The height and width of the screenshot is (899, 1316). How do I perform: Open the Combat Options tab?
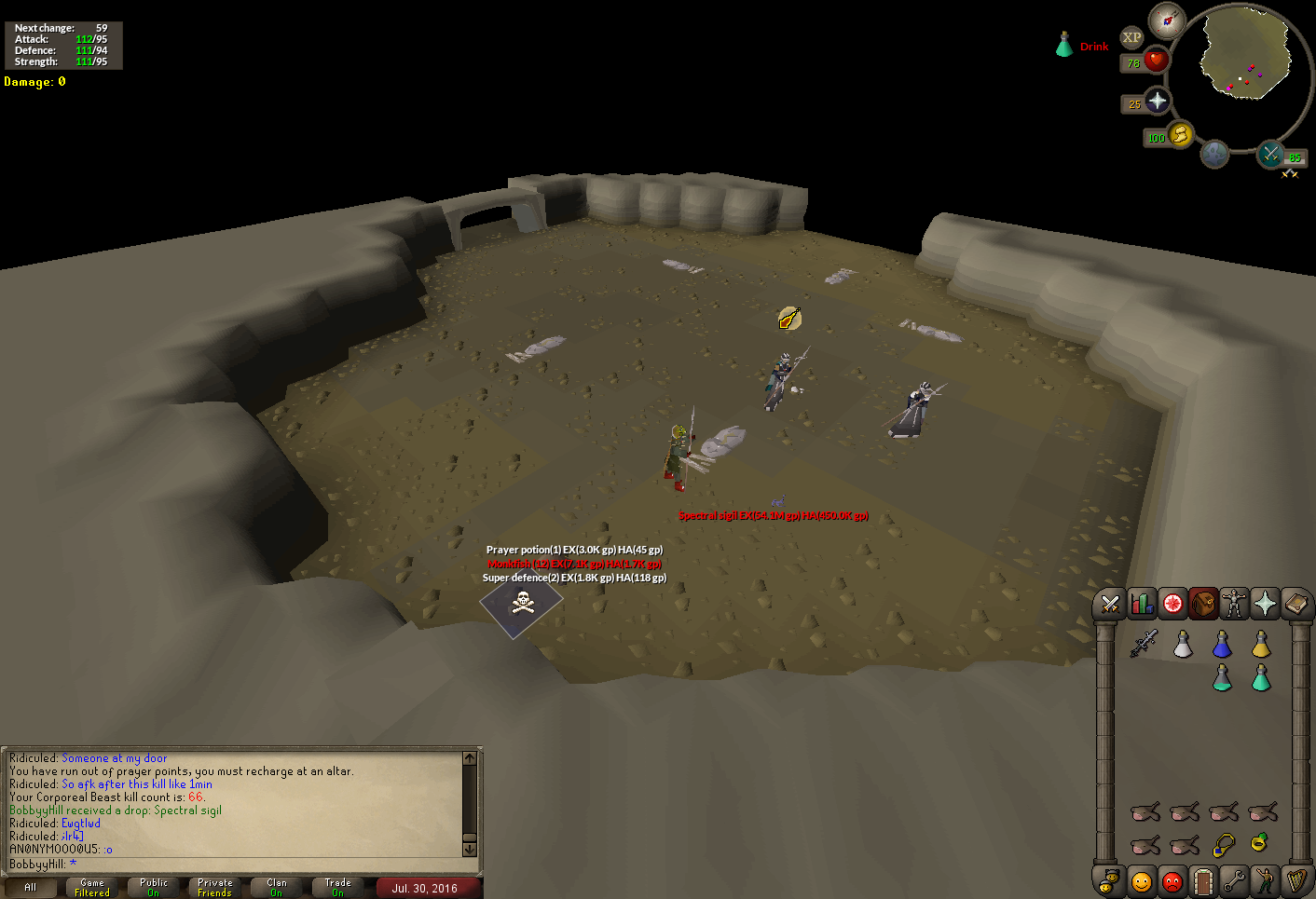pos(1109,605)
